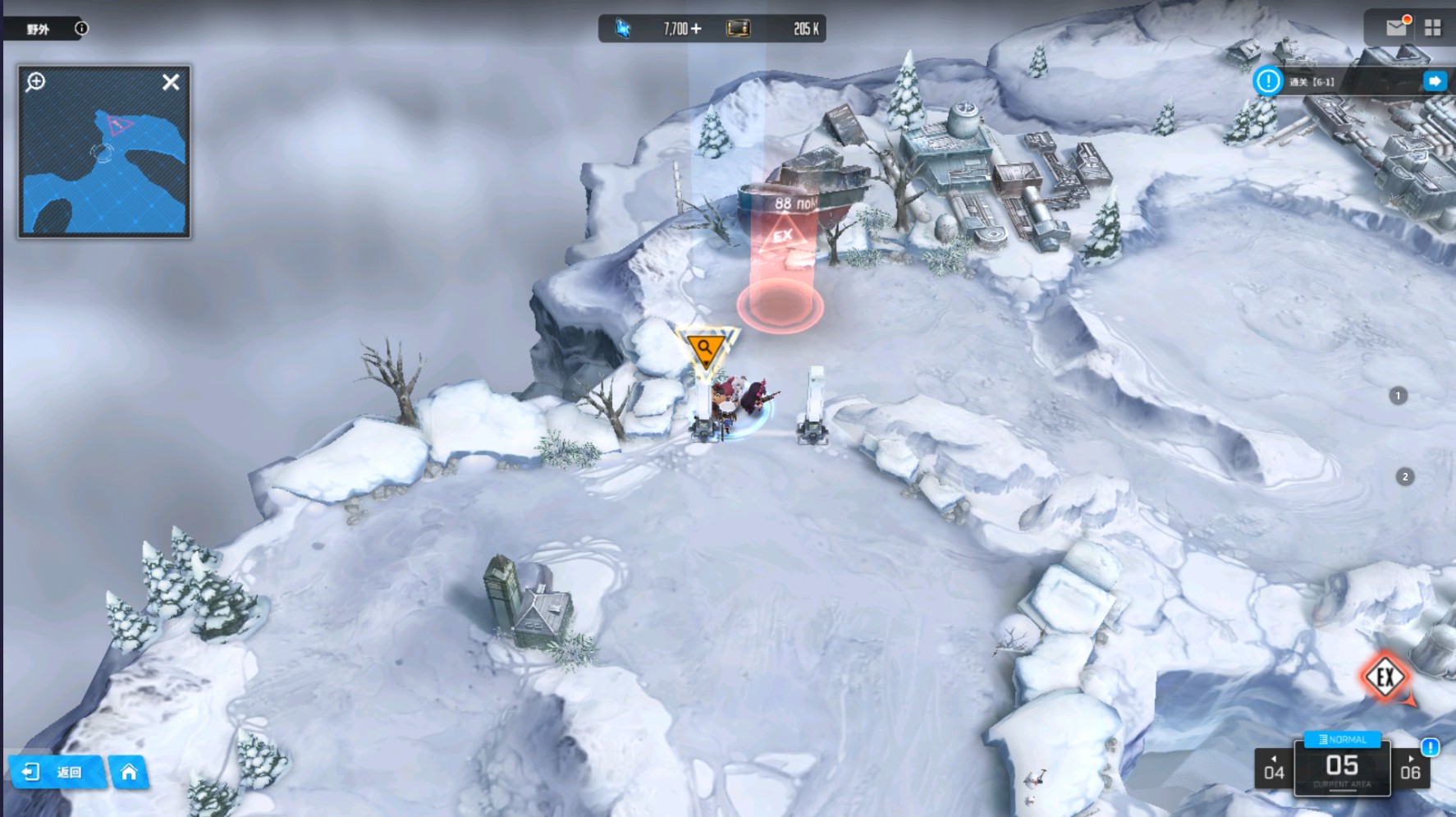Toggle the NORMAL difficulty tab
Viewport: 1456px width, 817px height.
1343,739
